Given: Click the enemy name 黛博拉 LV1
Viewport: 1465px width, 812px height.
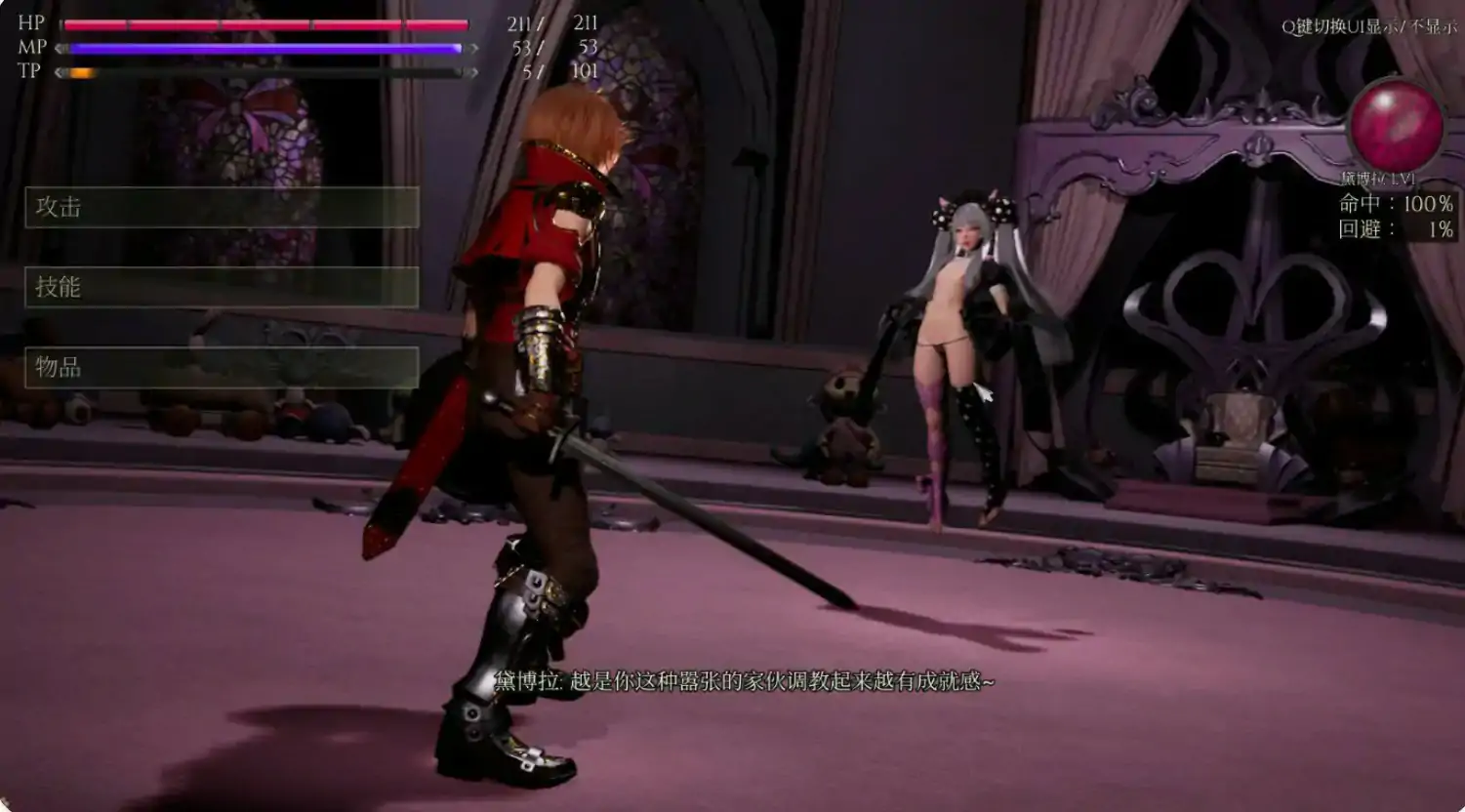Looking at the screenshot, I should 1380,179.
